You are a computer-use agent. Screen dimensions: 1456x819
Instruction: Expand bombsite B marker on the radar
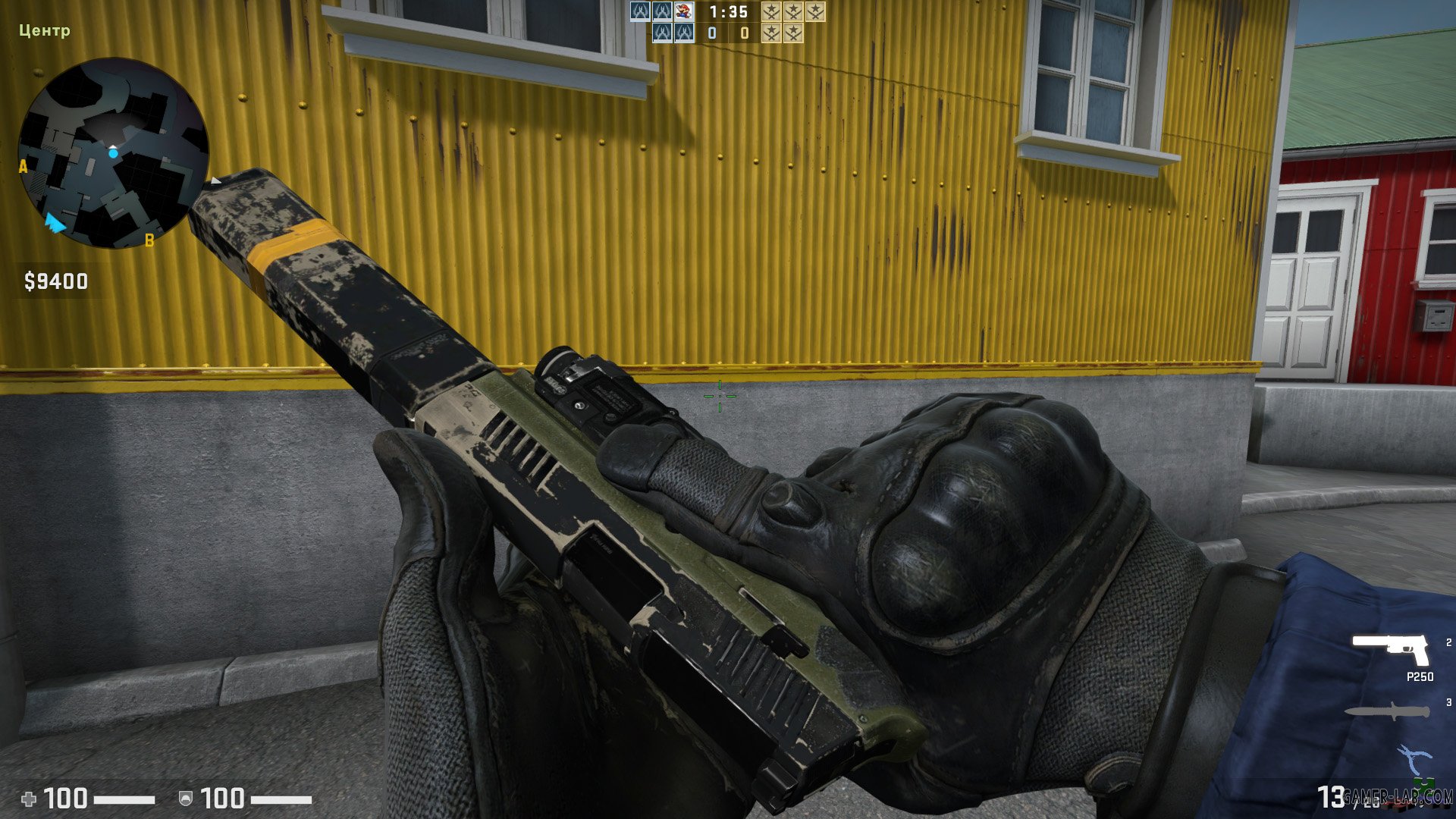pyautogui.click(x=151, y=241)
